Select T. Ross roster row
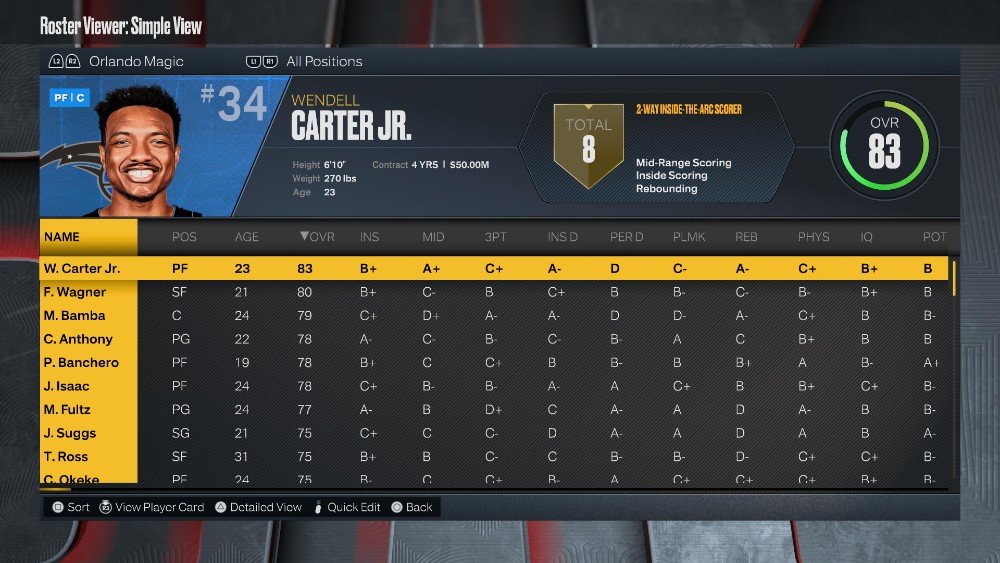The height and width of the screenshot is (563, 1000). (x=66, y=457)
